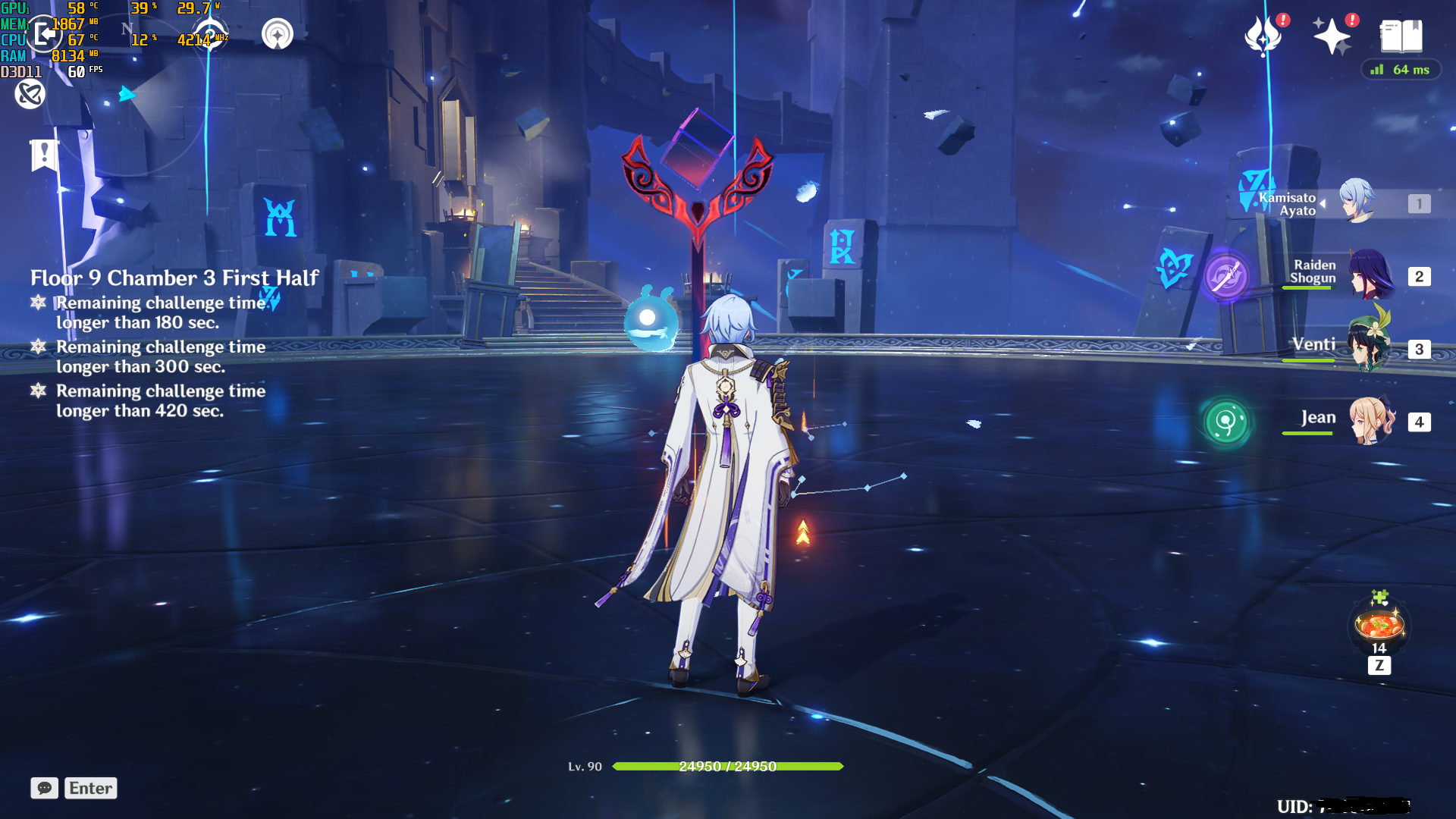Open the chat speech-bubble icon

pos(45,788)
